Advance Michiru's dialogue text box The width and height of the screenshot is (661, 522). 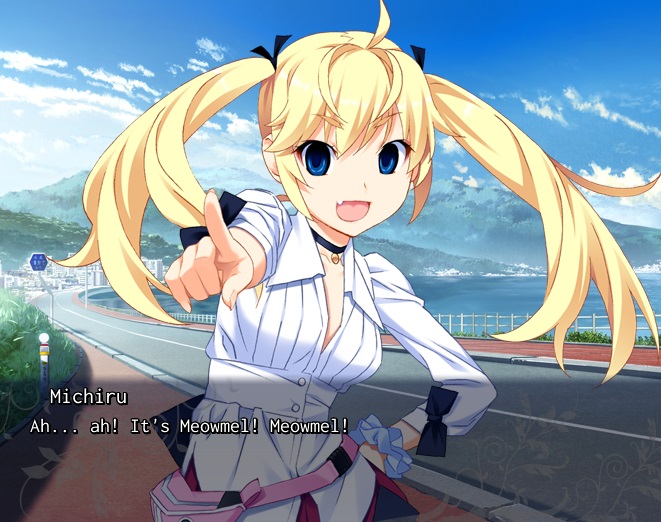point(330,440)
